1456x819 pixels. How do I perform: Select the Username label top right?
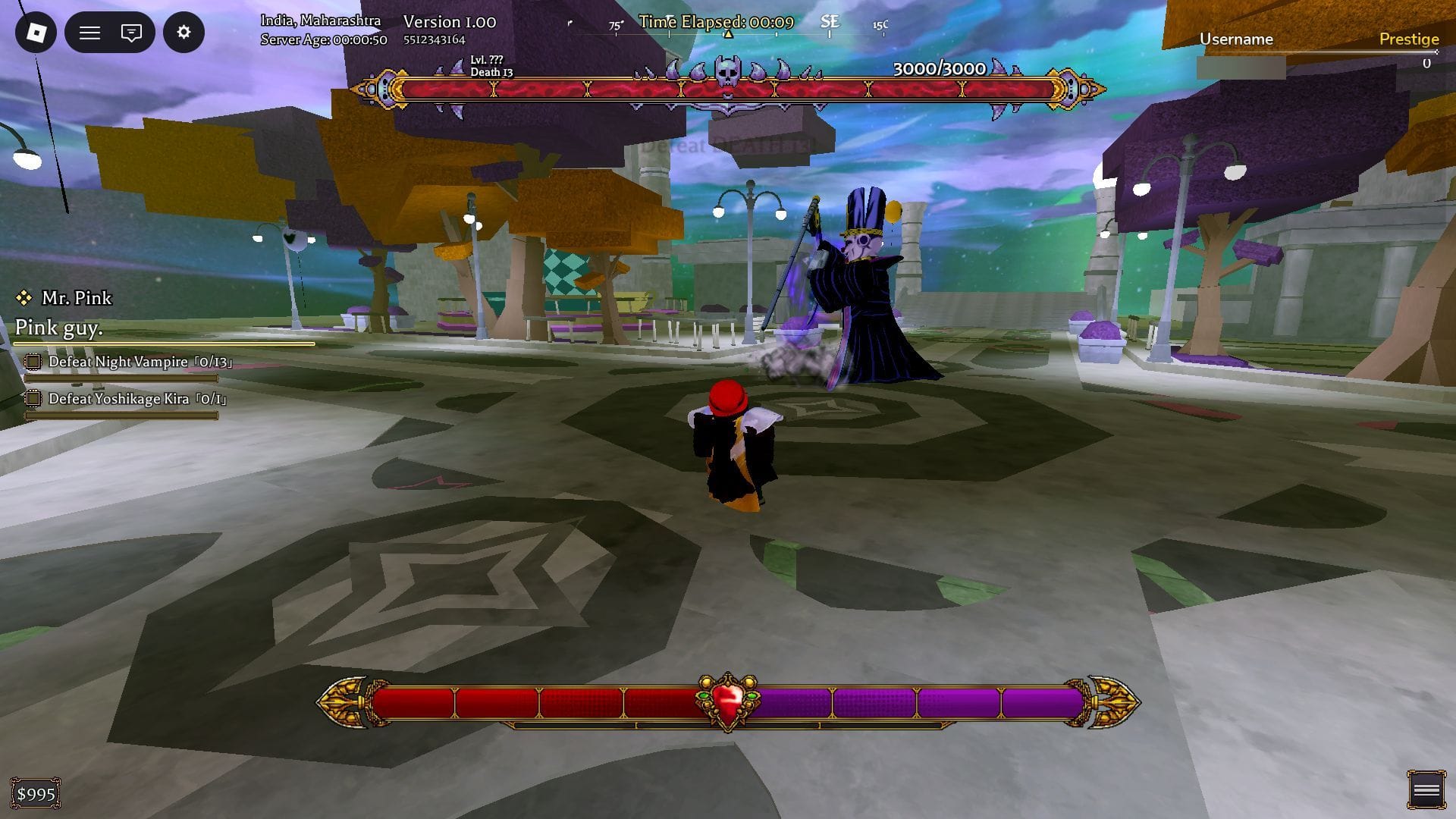coord(1237,39)
